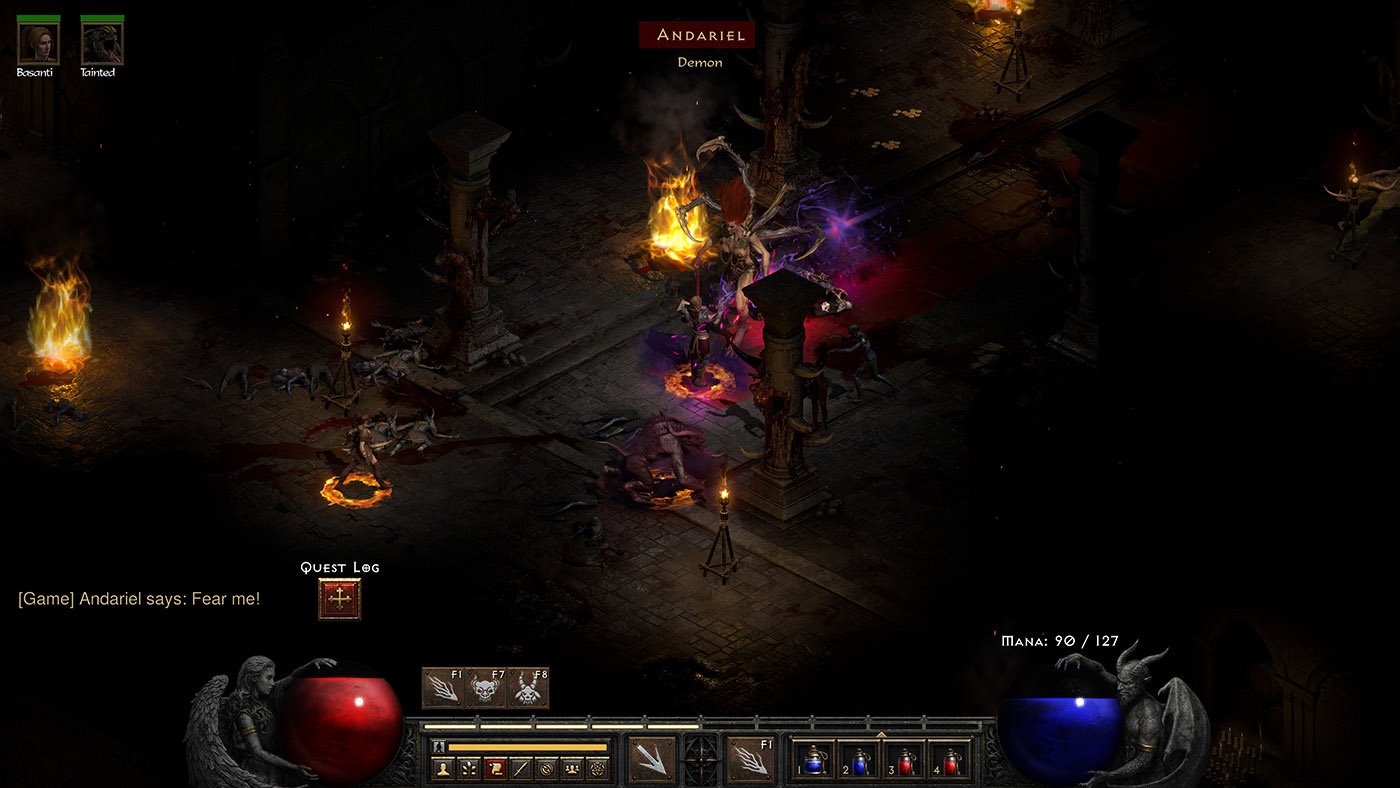The width and height of the screenshot is (1400, 788).
Task: Choose the F1 claw skill hotkey icon
Action: pyautogui.click(x=443, y=688)
